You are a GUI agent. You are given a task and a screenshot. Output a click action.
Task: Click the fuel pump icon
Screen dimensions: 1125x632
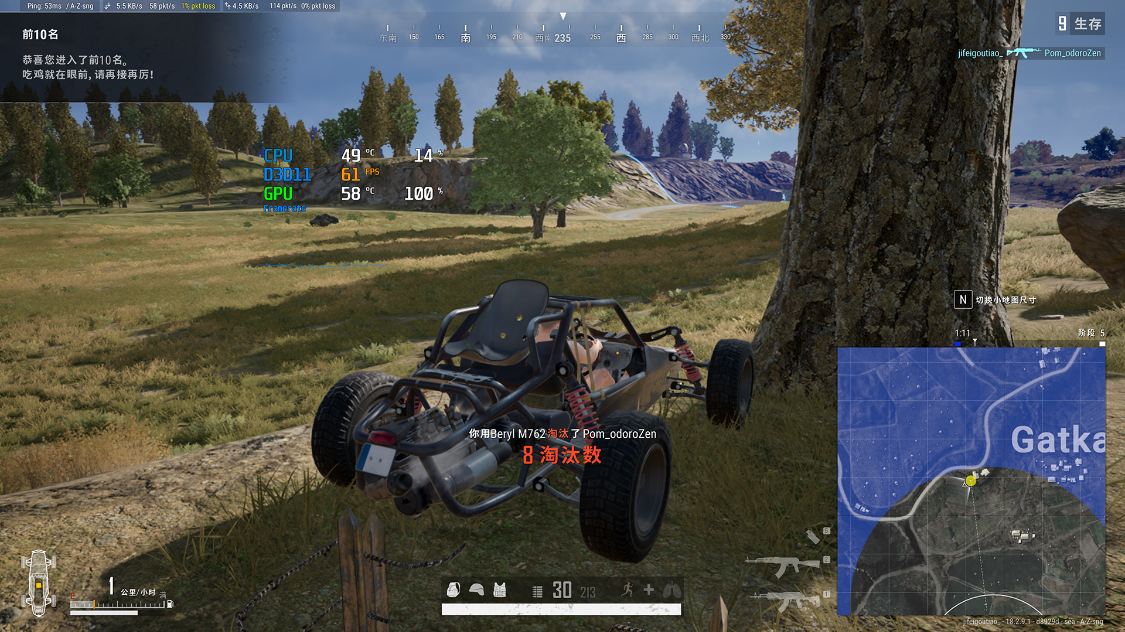[169, 604]
